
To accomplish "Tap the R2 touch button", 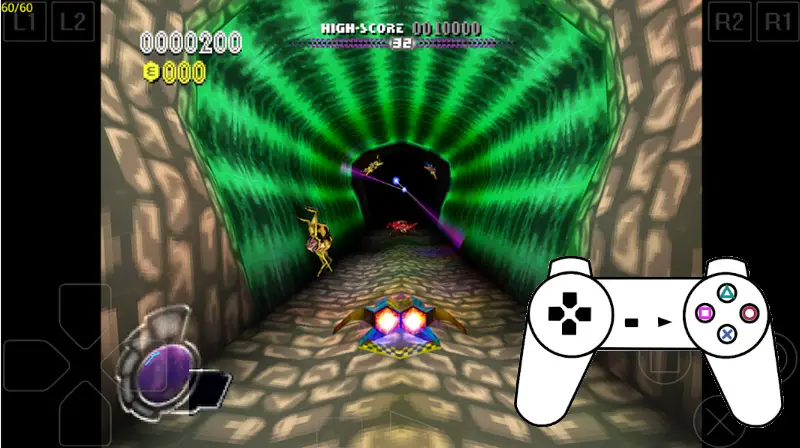I will (730, 22).
